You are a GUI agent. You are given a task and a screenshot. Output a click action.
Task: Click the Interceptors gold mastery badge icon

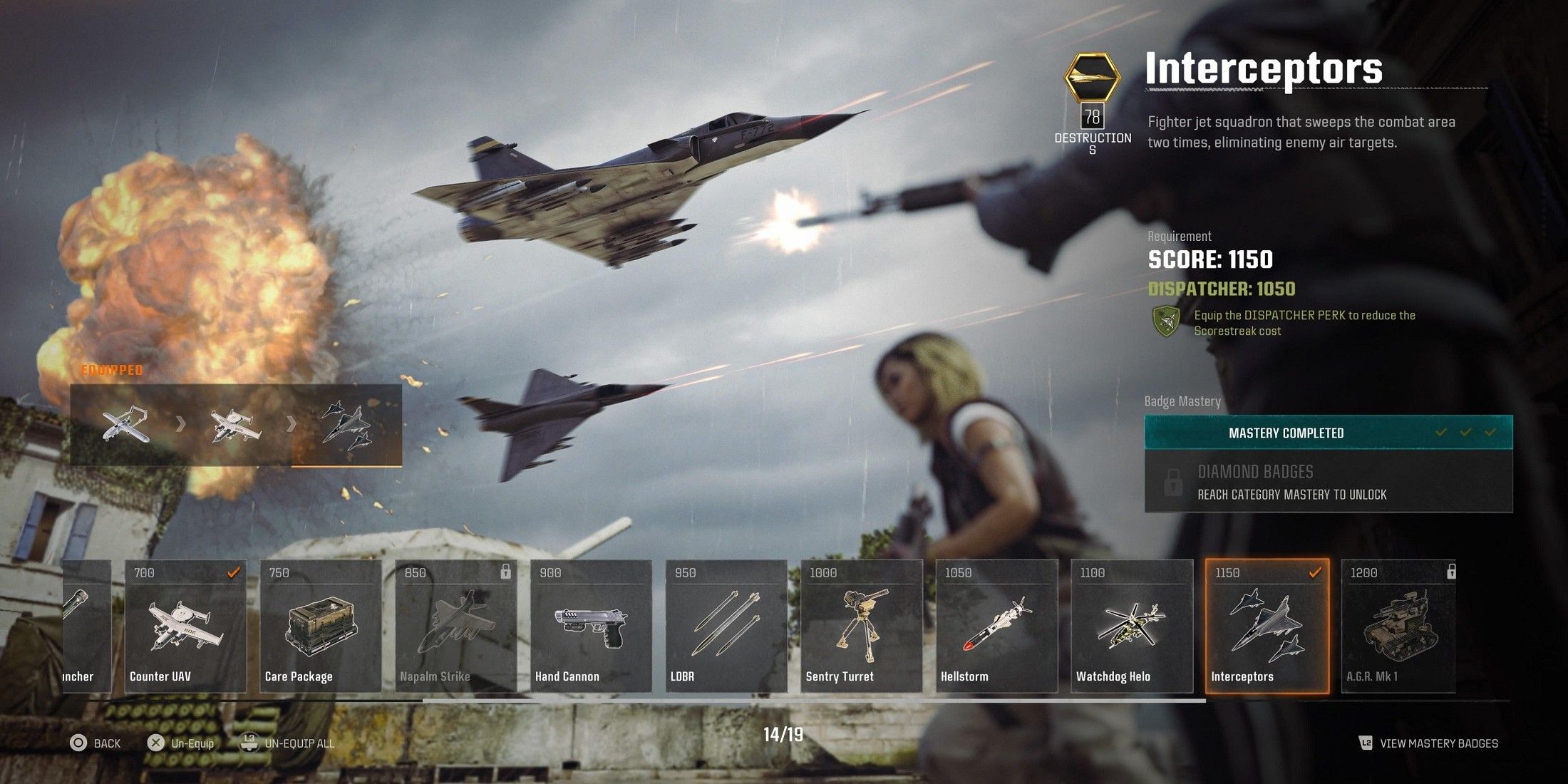tap(1092, 76)
